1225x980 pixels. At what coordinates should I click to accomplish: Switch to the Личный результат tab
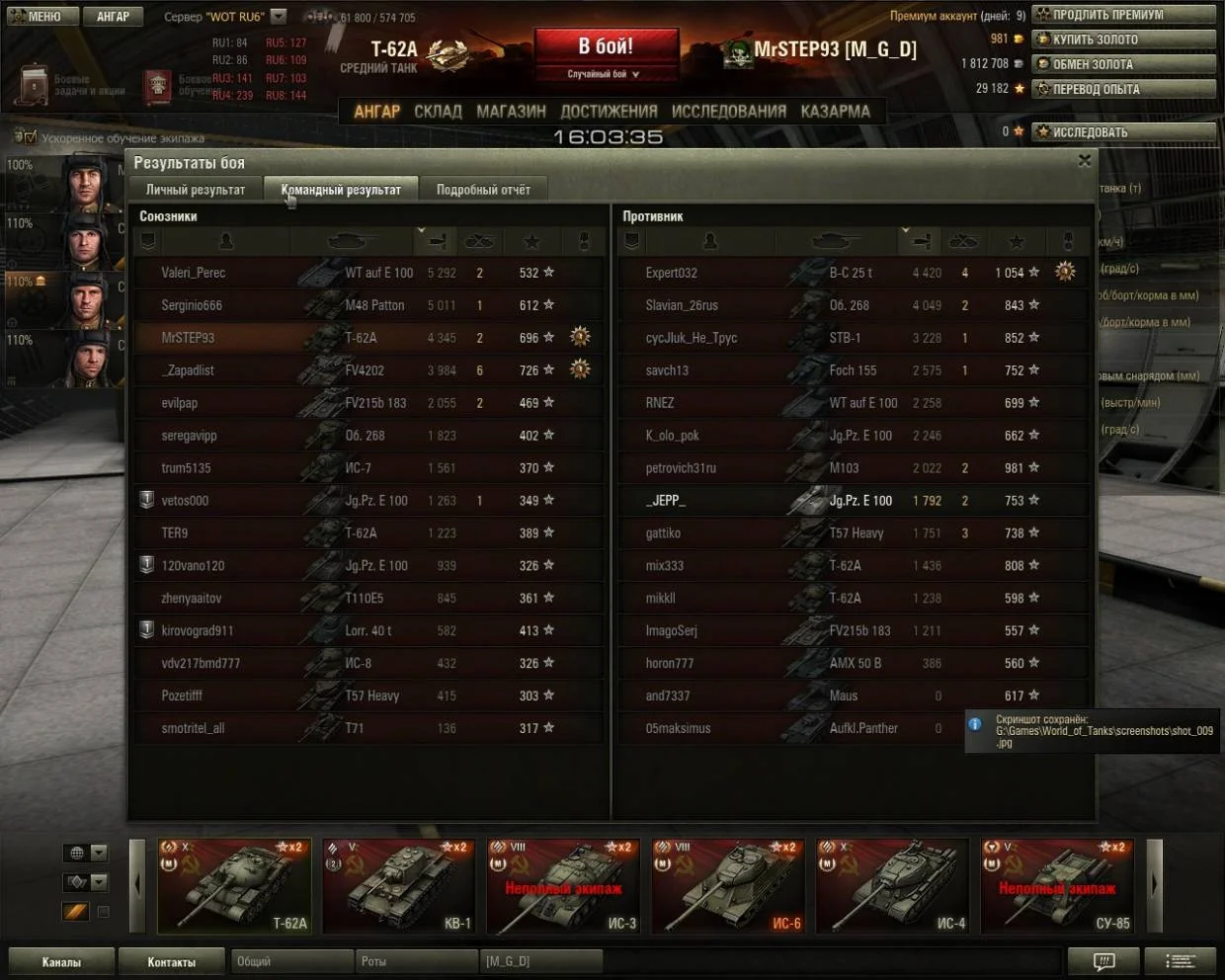point(196,190)
